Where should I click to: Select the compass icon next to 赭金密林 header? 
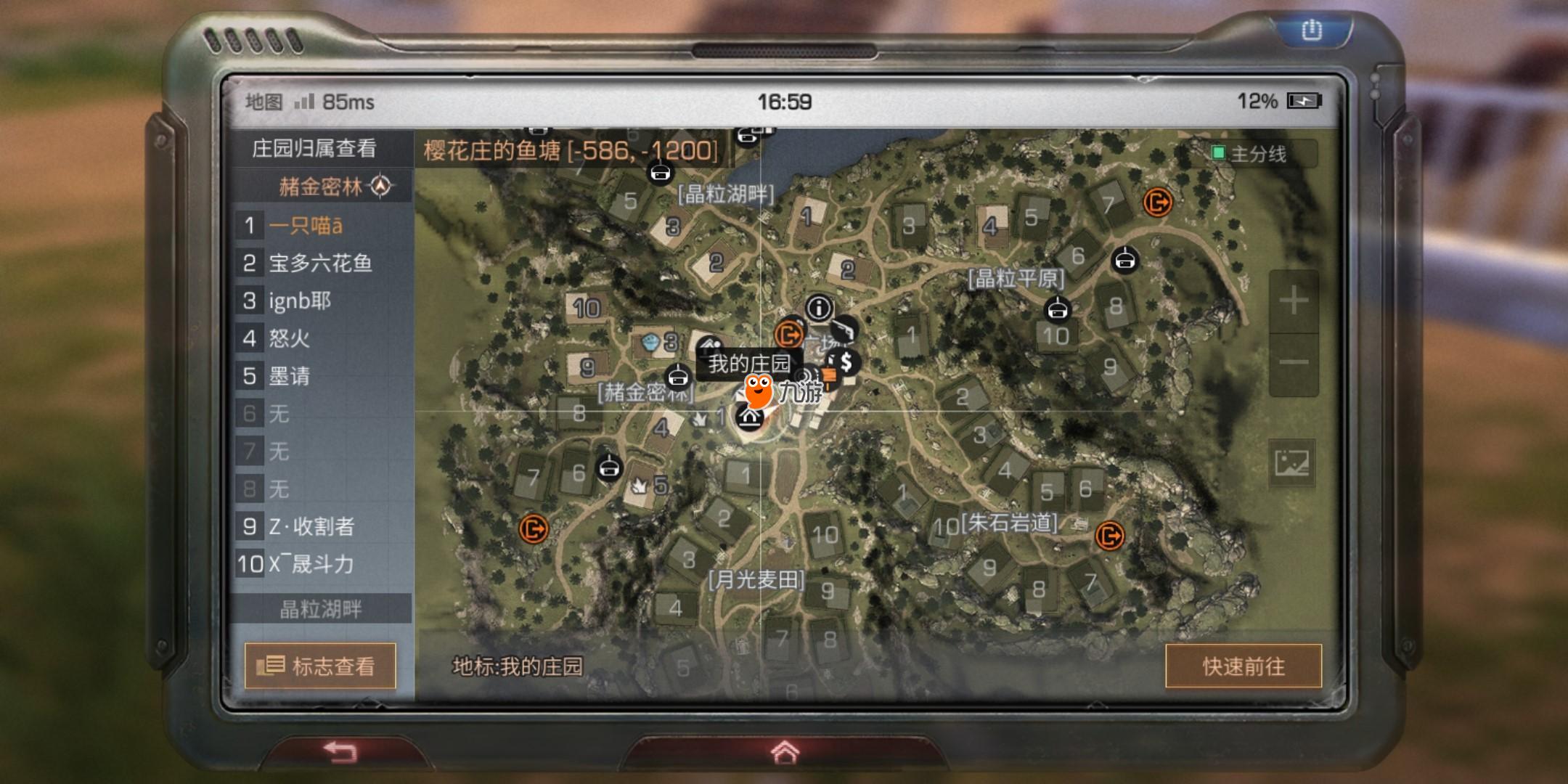tap(380, 187)
